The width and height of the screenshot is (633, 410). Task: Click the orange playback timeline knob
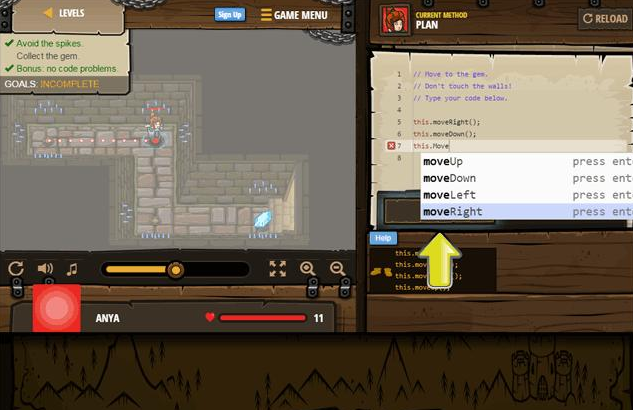click(176, 269)
